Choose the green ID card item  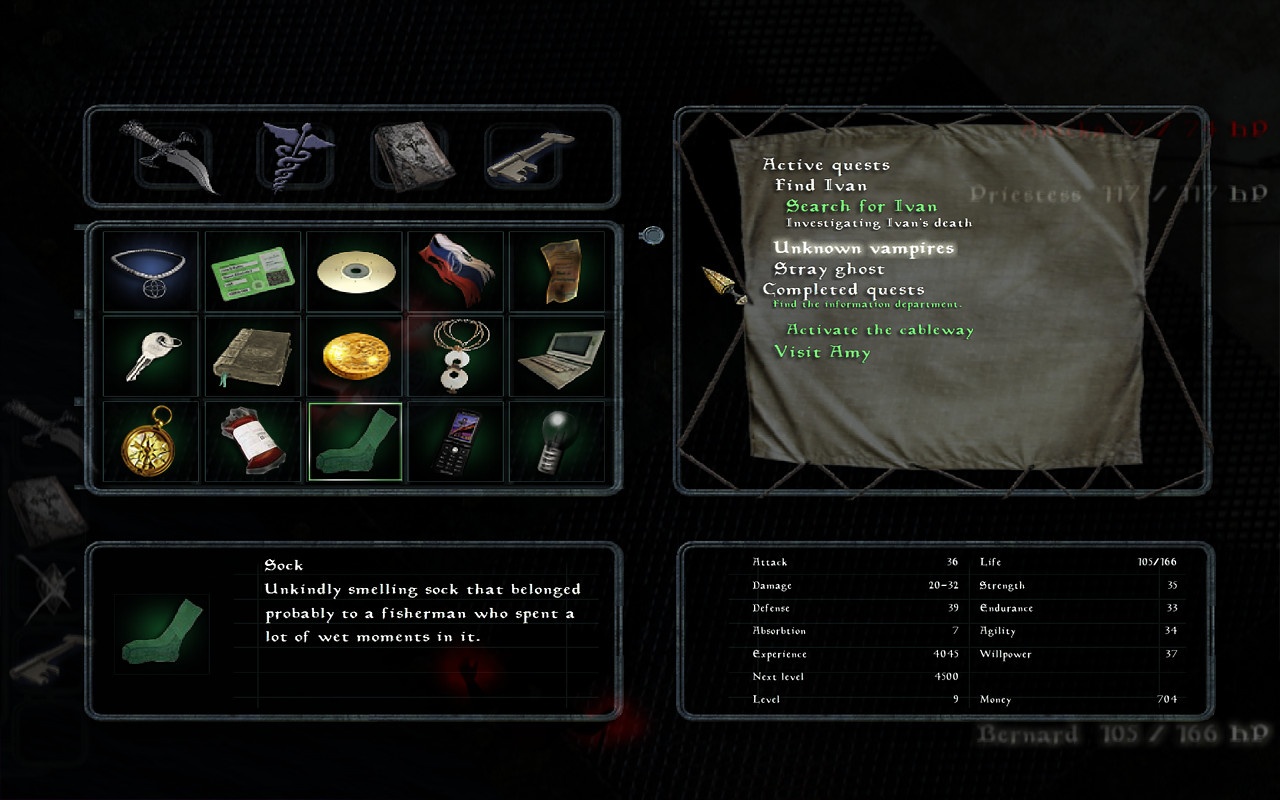pos(253,272)
